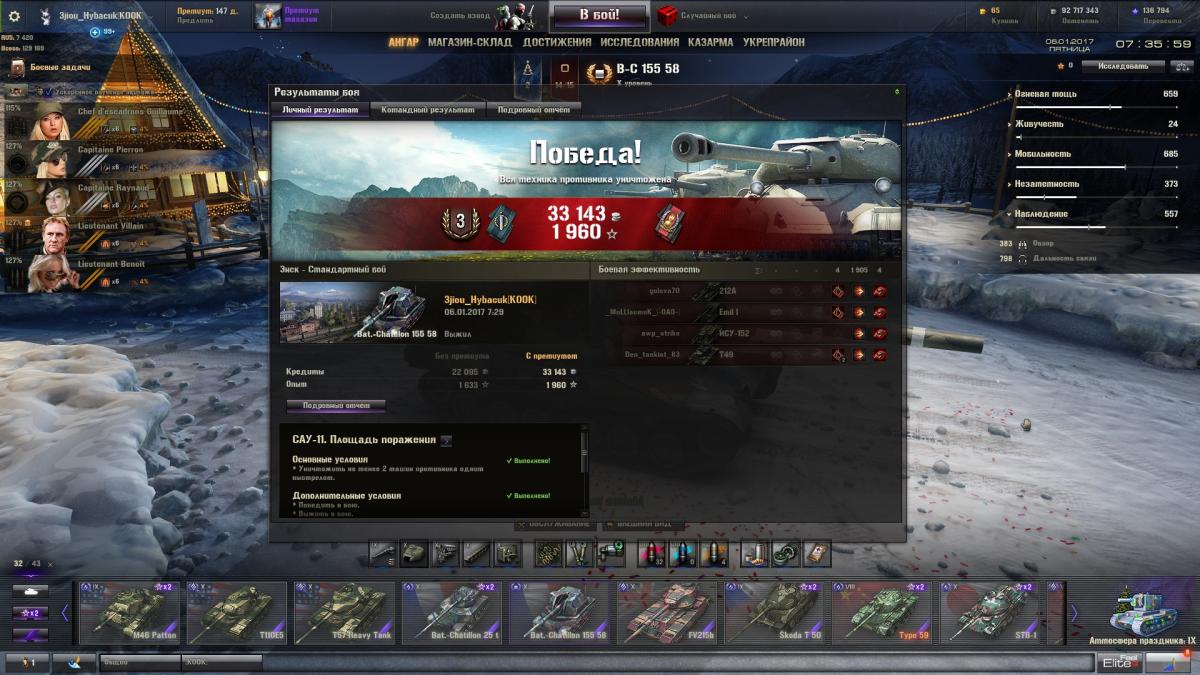The height and width of the screenshot is (675, 1200).
Task: Open the Исследования menu
Action: 639,43
